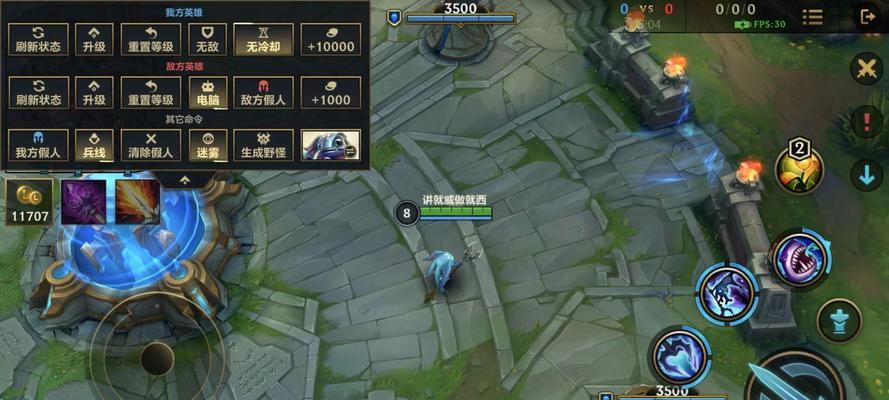The image size is (889, 400).
Task: Collapse the practice tool panel arrow
Action: coord(185,180)
